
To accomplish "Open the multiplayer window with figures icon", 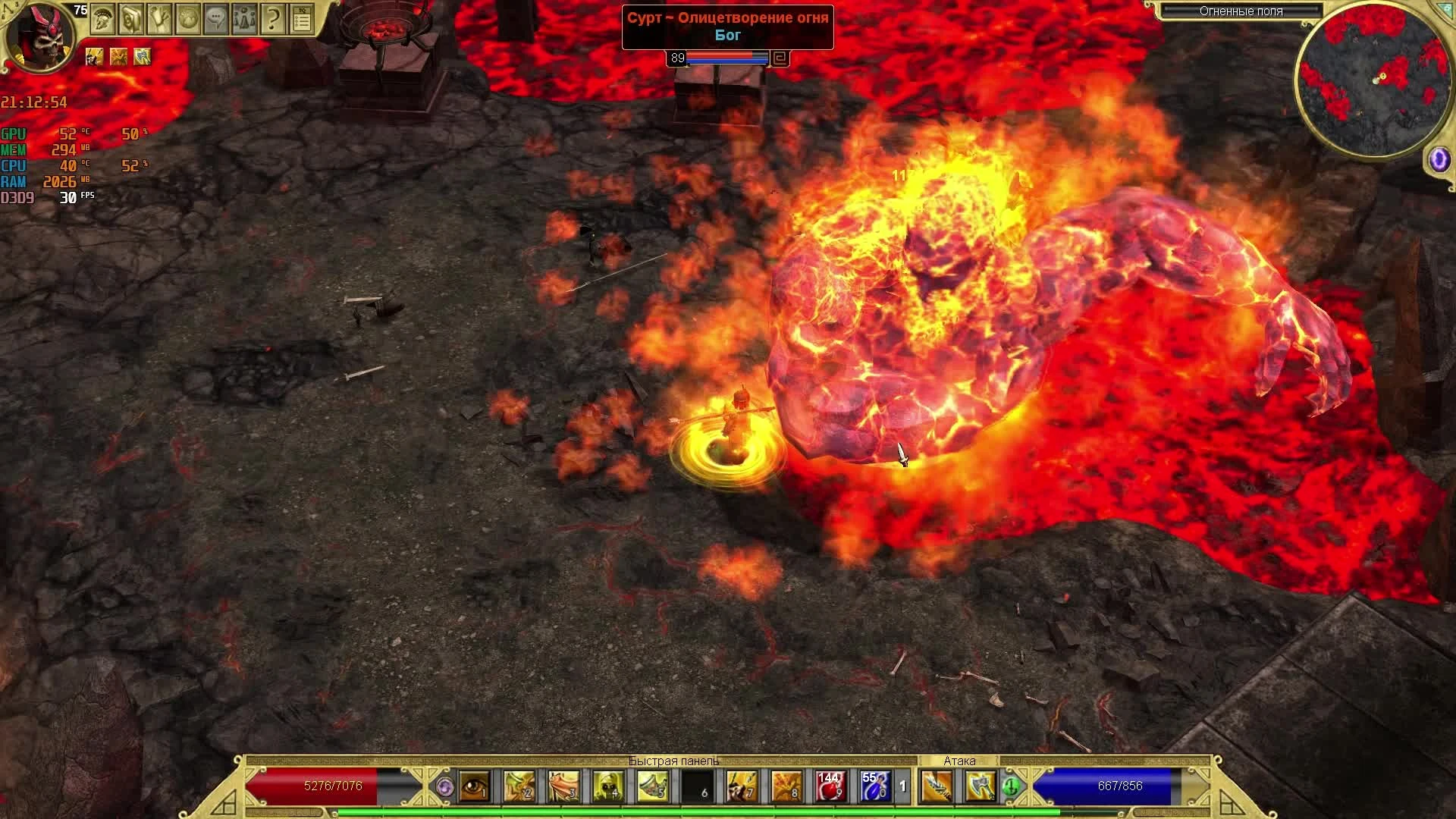I will (x=244, y=20).
